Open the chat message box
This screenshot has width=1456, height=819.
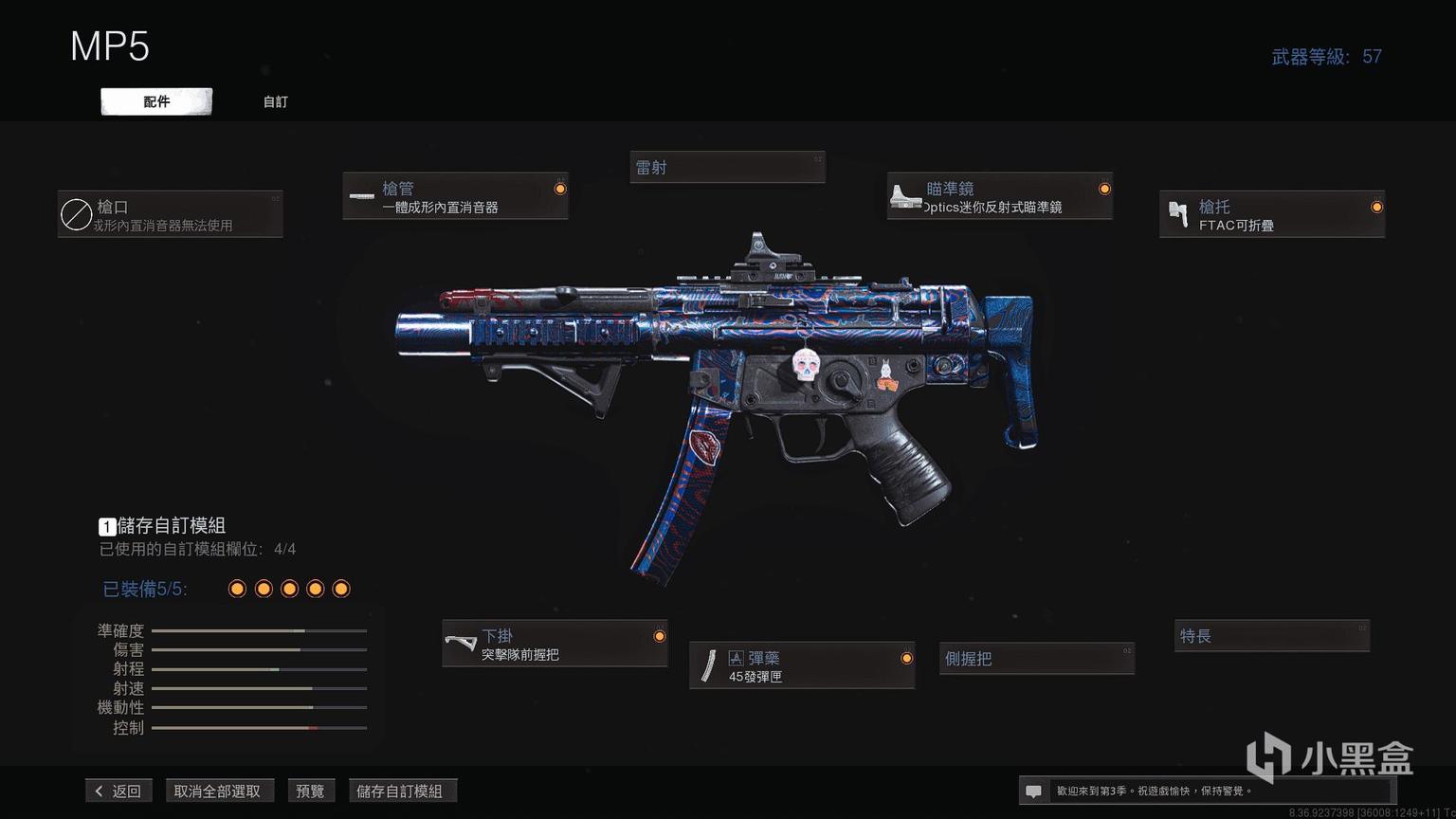click(x=1034, y=791)
